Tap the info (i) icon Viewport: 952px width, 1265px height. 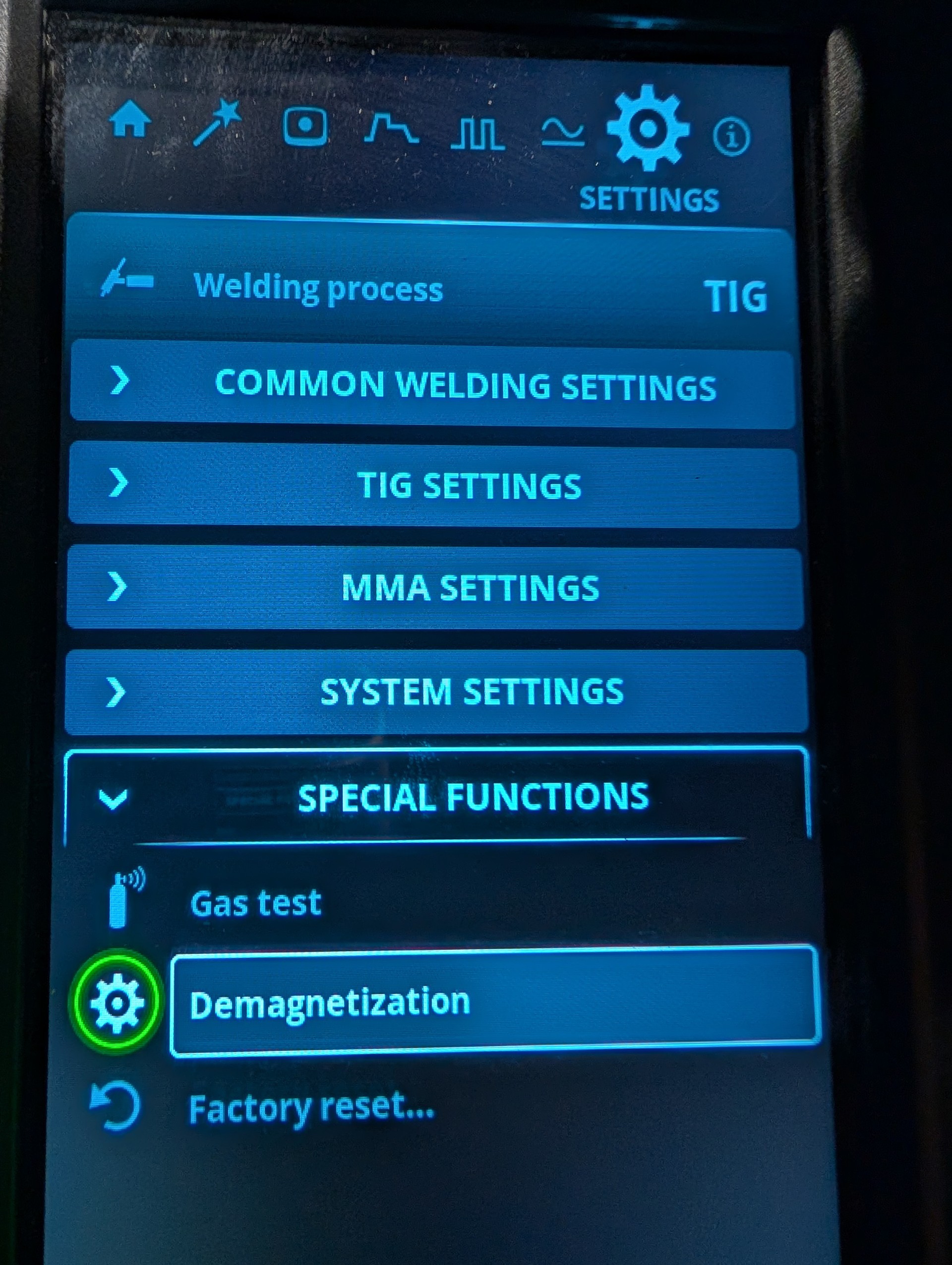[731, 136]
